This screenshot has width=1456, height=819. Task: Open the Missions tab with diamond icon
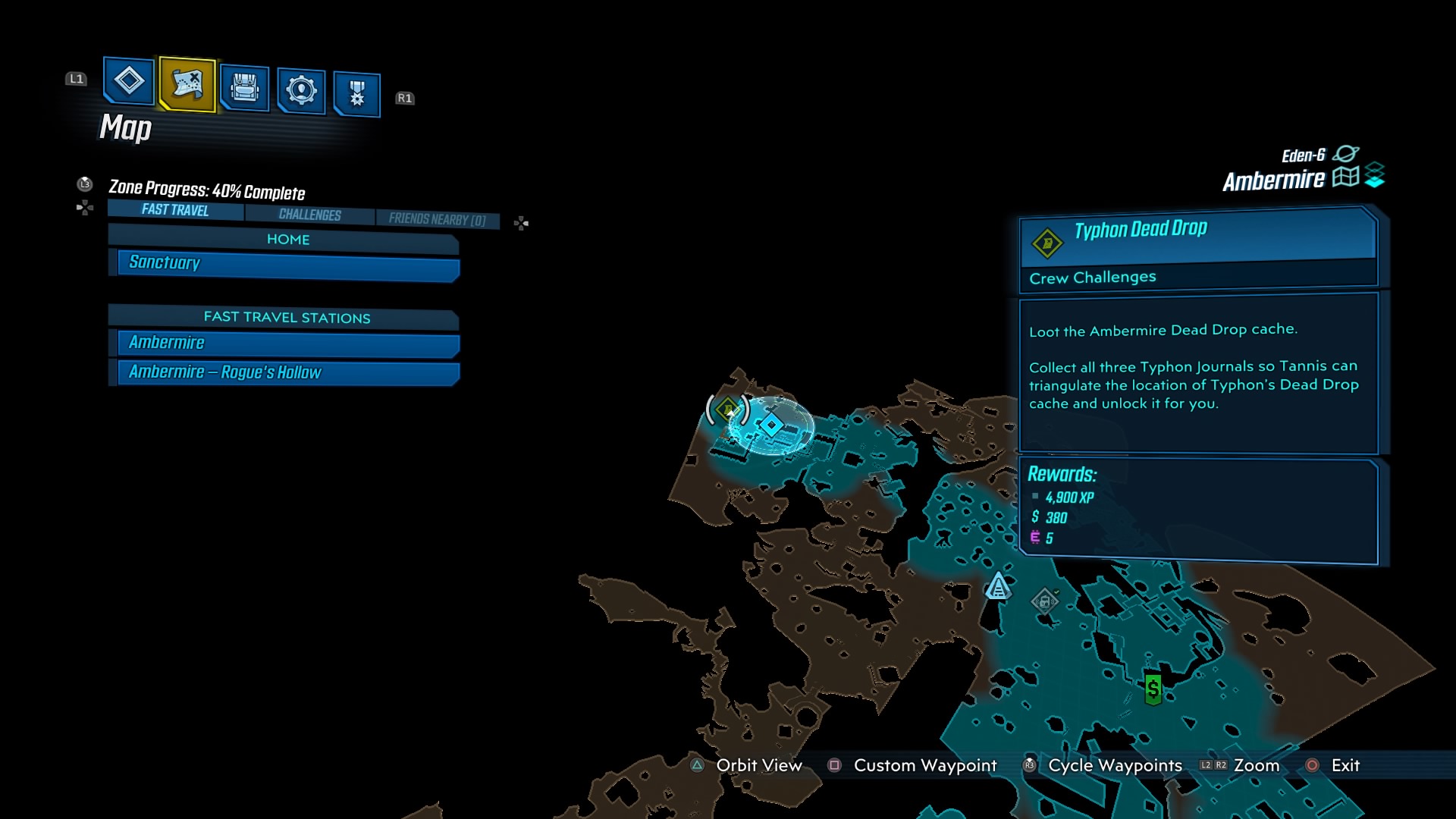click(128, 80)
